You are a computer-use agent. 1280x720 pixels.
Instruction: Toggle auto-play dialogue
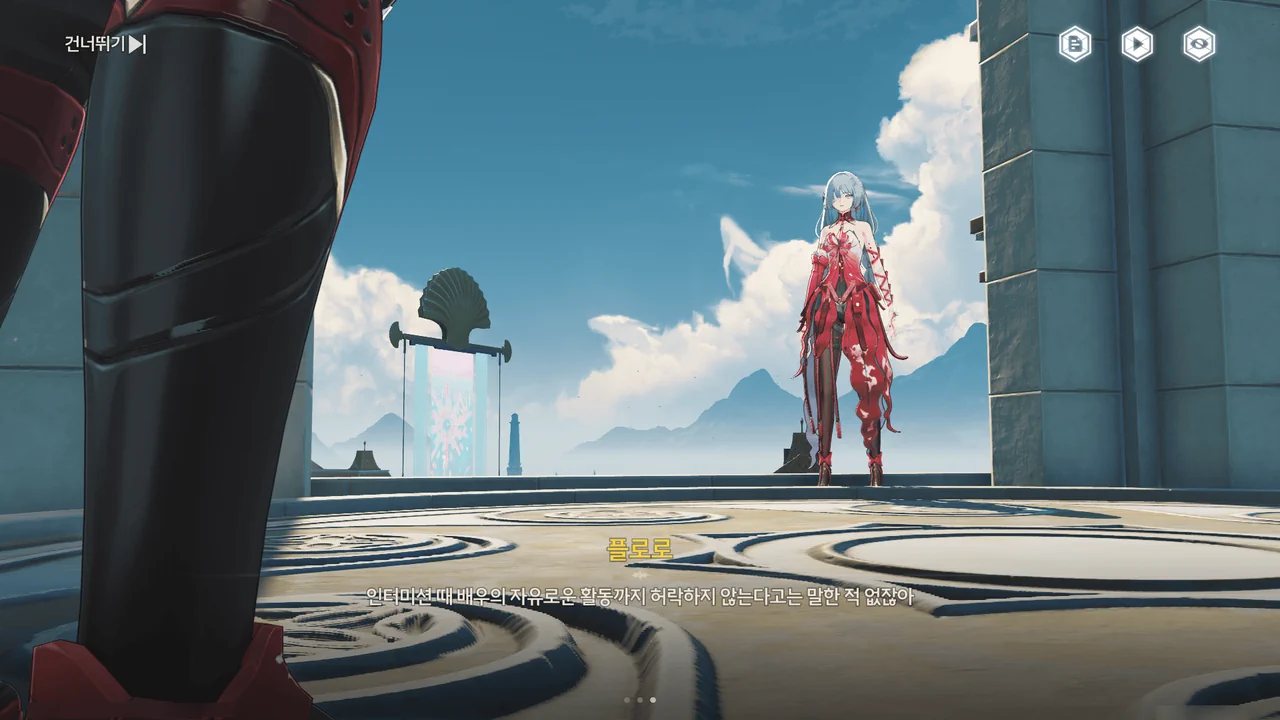pyautogui.click(x=1137, y=44)
